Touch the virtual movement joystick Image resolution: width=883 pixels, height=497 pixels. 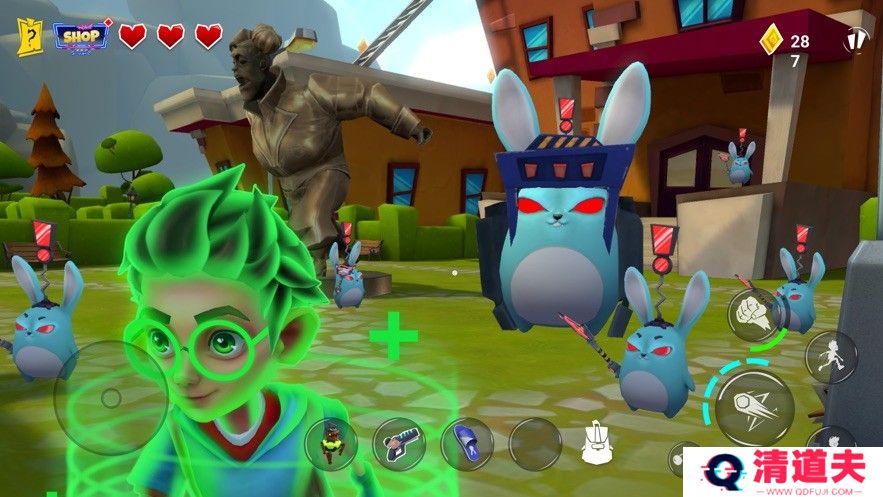[x=110, y=398]
